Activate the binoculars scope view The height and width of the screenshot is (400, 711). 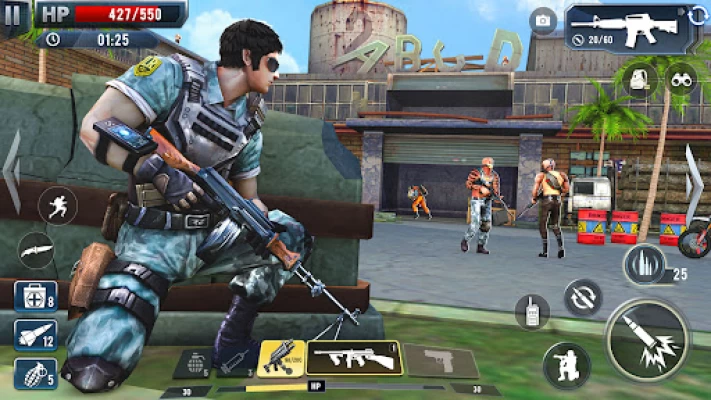point(682,79)
